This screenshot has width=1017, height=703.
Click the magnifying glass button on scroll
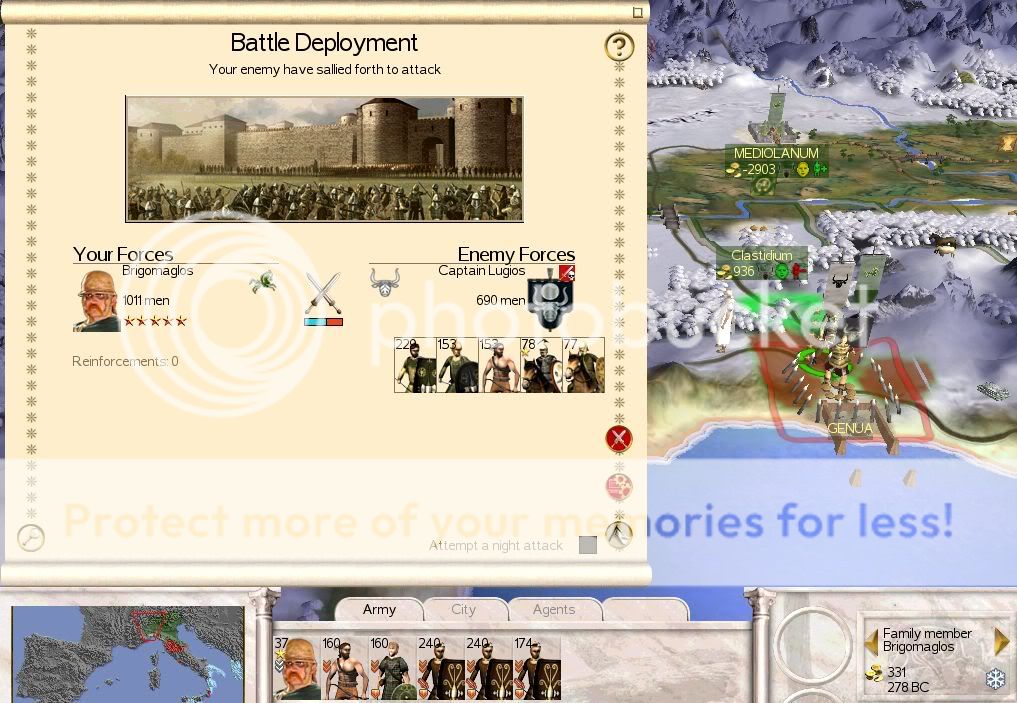point(31,537)
